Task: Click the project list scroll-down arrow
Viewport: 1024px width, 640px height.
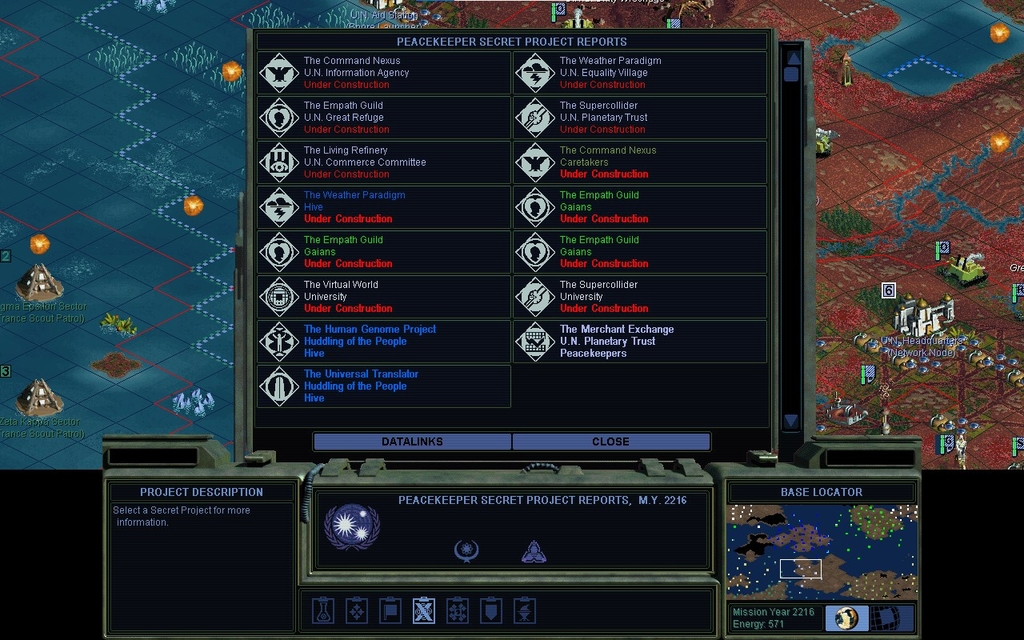Action: pos(791,421)
